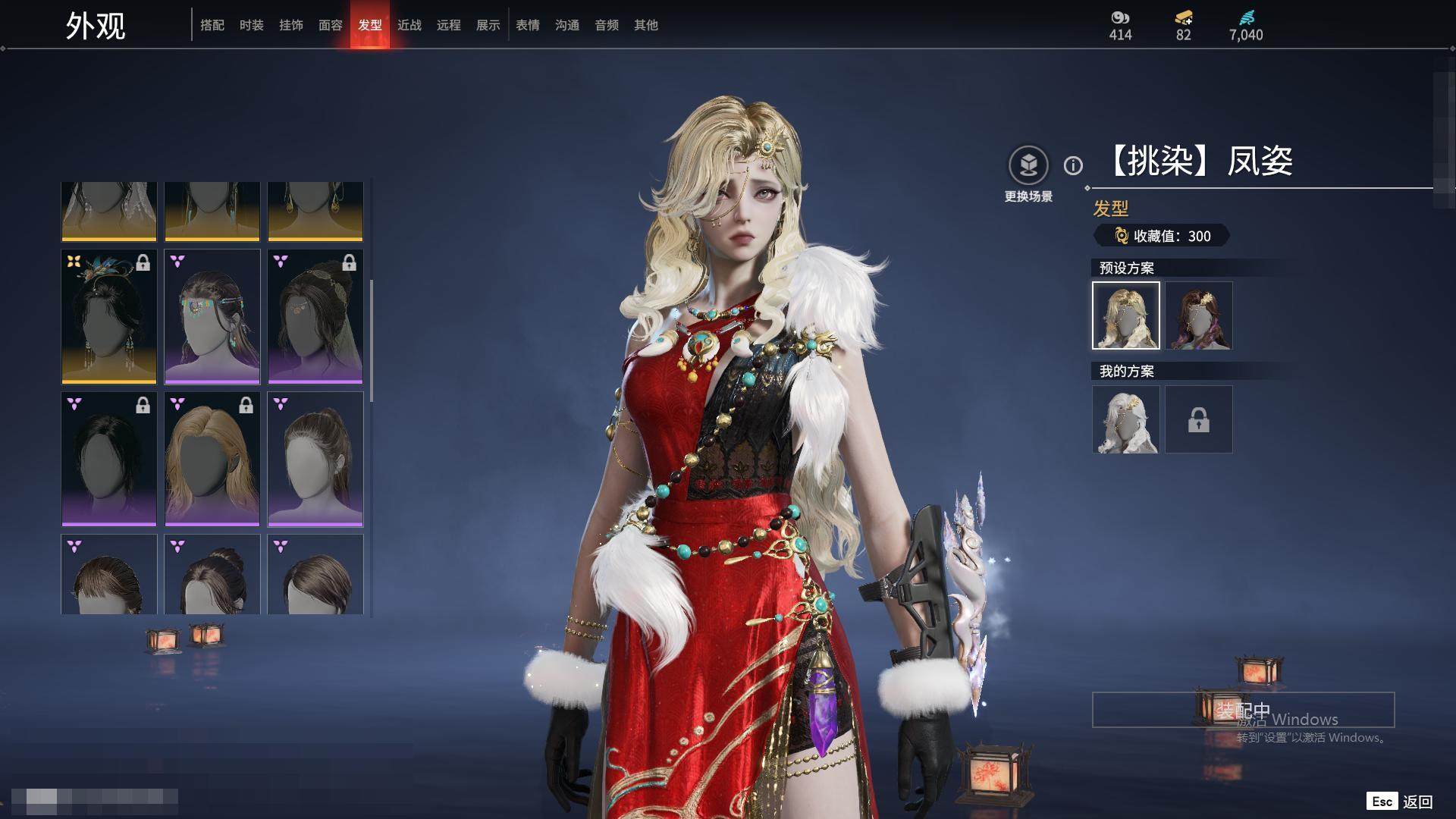Viewport: 1456px width, 819px height.
Task: Choose the brown-purple preset hairstyle scheme
Action: (1199, 315)
